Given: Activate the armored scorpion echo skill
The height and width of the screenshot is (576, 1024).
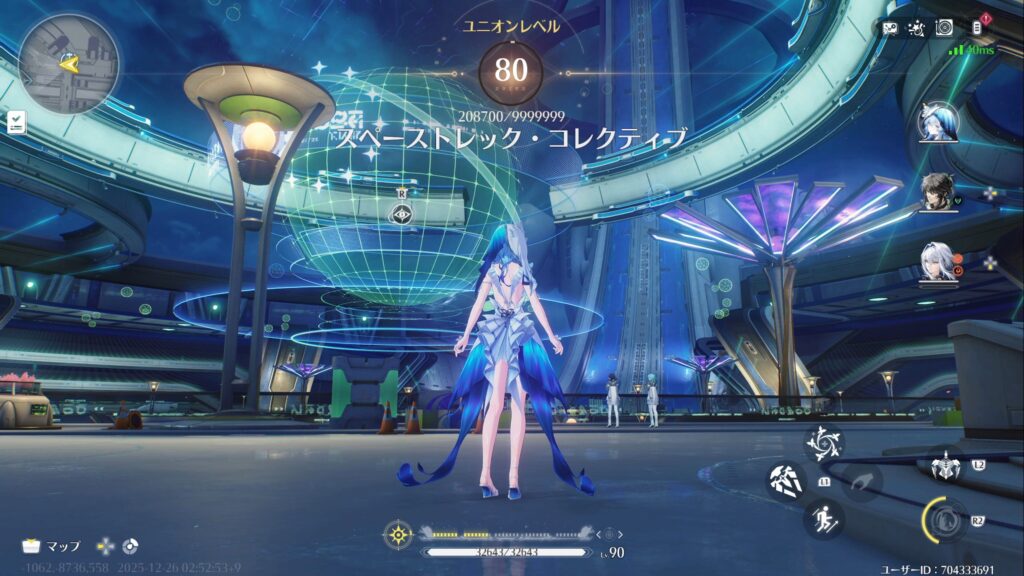Looking at the screenshot, I should tap(944, 466).
